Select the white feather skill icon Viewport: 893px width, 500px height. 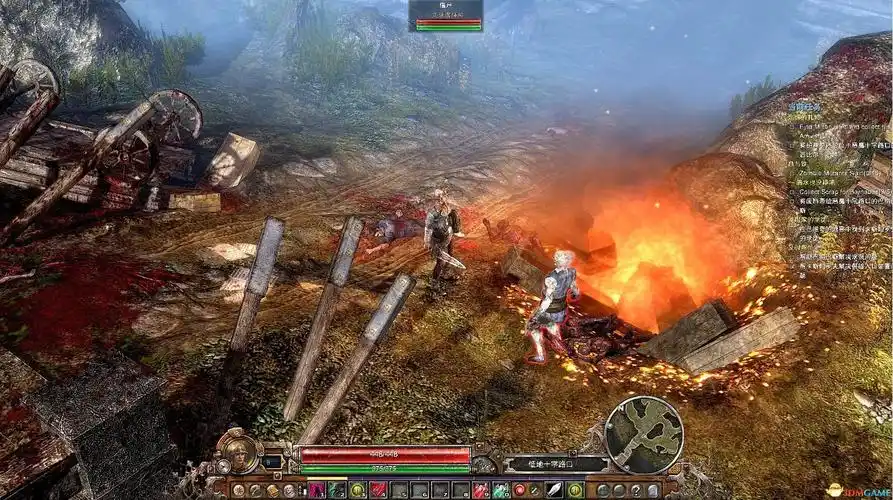(x=553, y=490)
